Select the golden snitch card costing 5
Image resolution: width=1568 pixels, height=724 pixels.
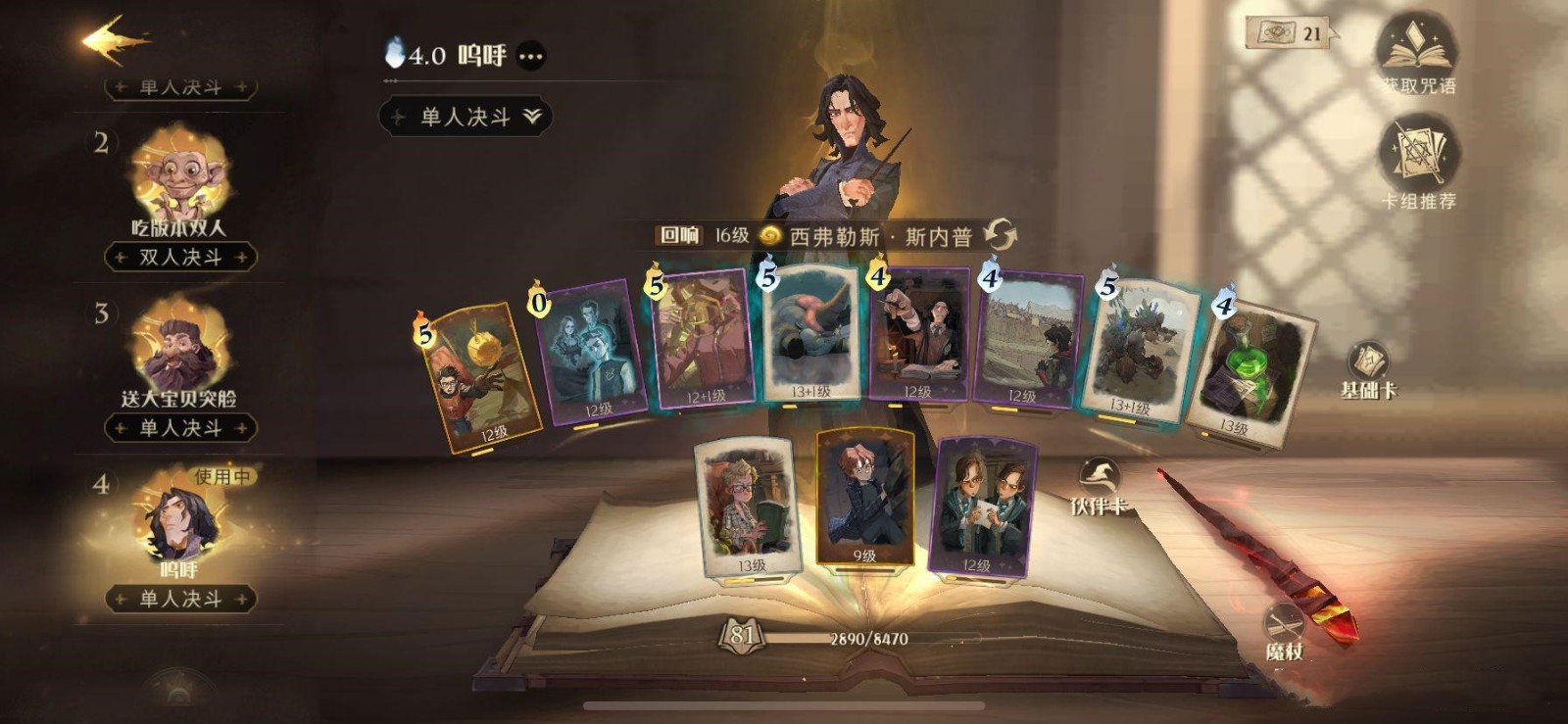coord(480,377)
